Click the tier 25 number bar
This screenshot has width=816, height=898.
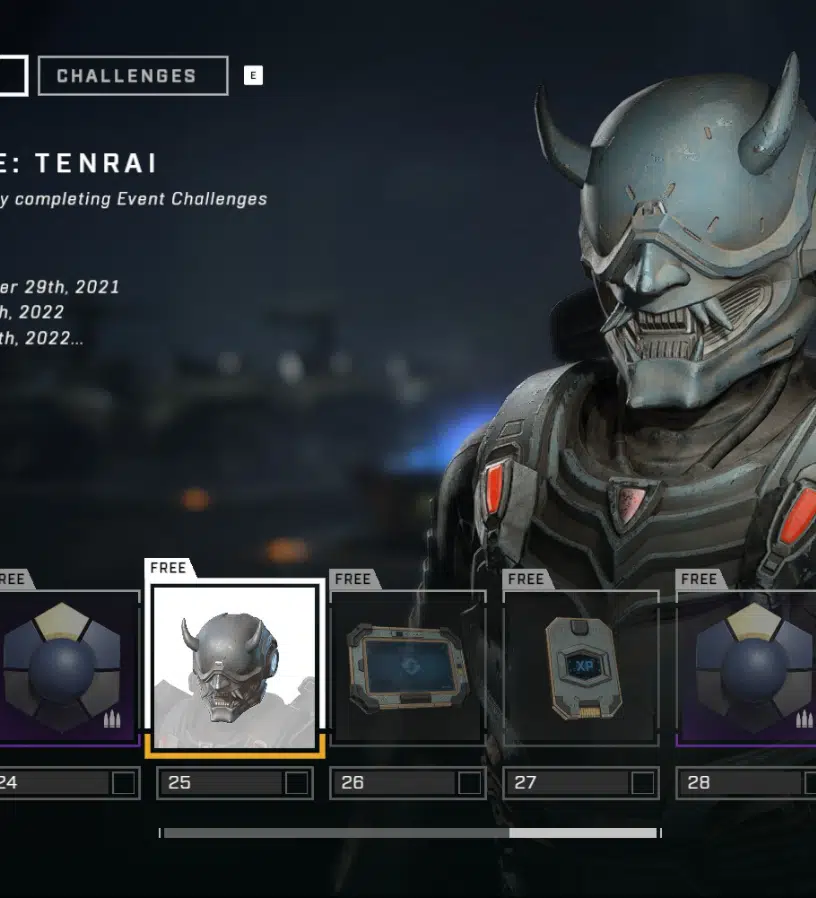(x=234, y=783)
